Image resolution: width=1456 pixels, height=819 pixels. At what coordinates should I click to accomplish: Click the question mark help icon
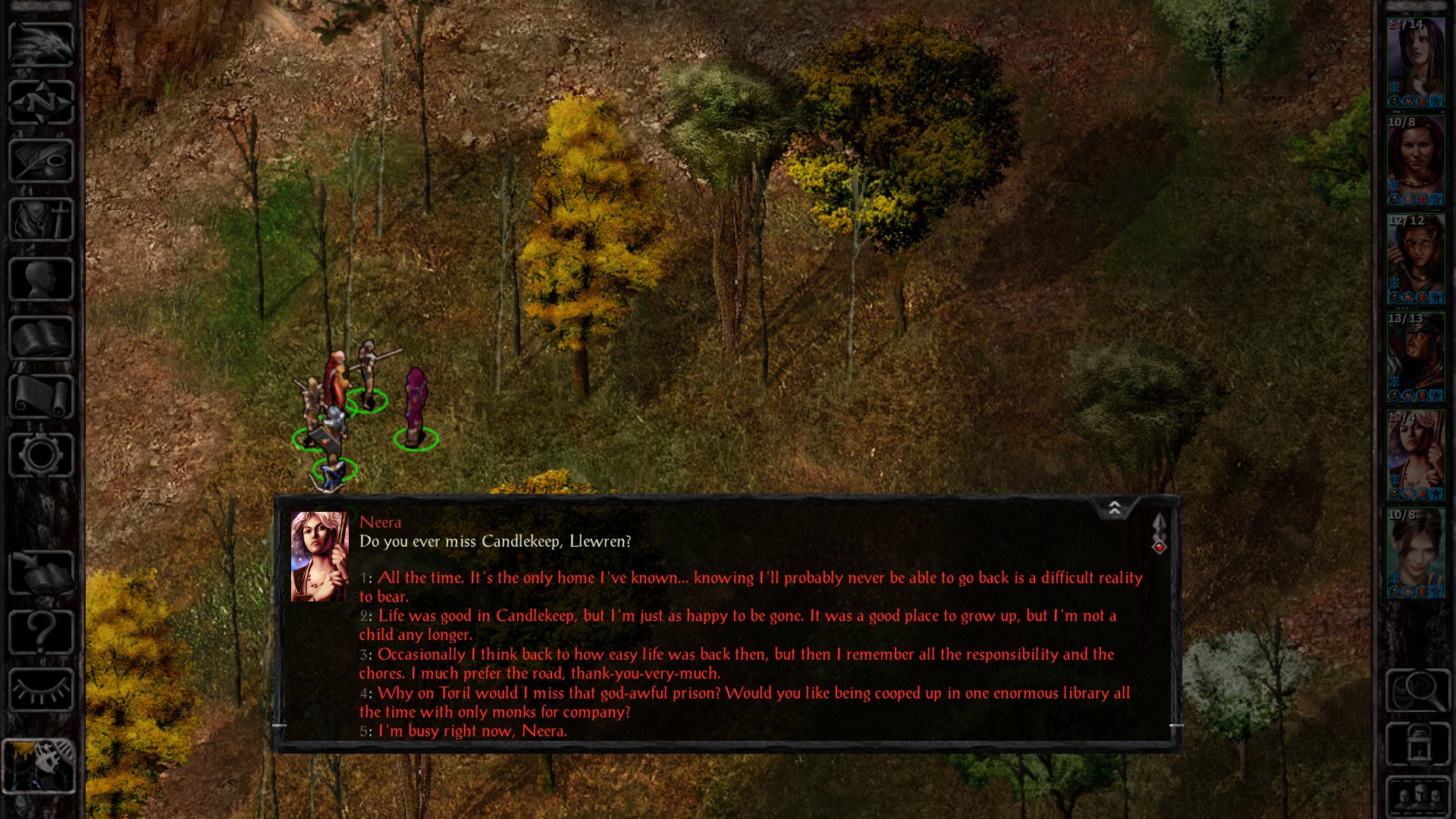[42, 633]
